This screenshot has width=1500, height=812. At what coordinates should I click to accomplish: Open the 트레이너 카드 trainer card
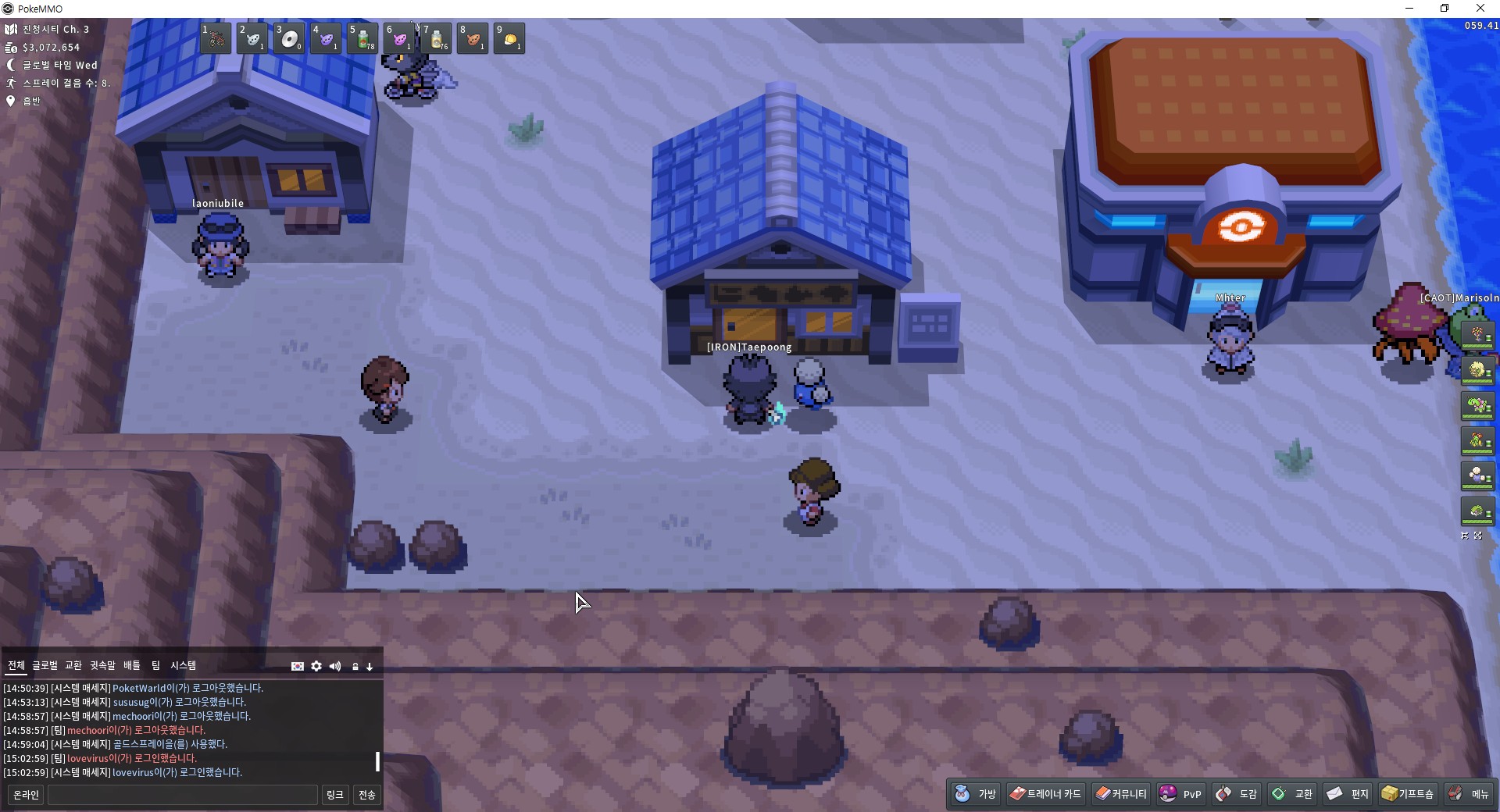[1045, 794]
